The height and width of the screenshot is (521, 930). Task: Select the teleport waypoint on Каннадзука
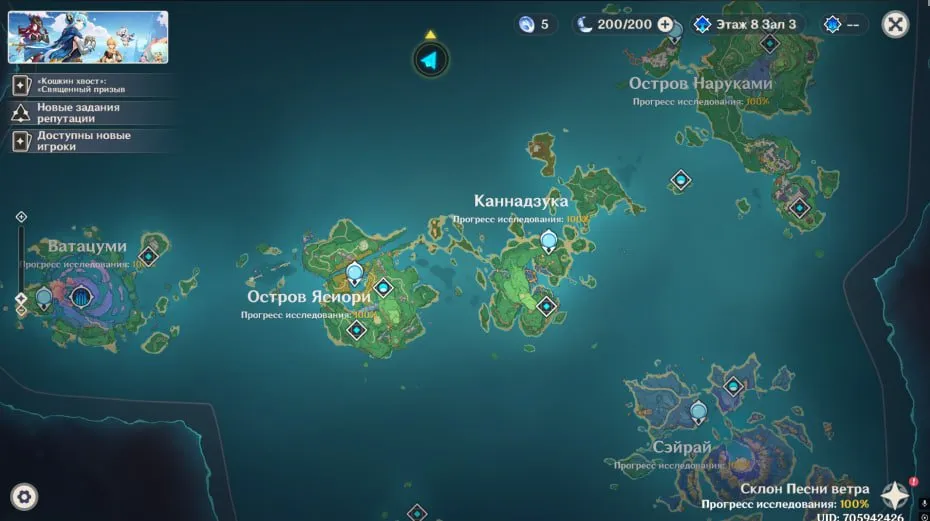tap(548, 240)
